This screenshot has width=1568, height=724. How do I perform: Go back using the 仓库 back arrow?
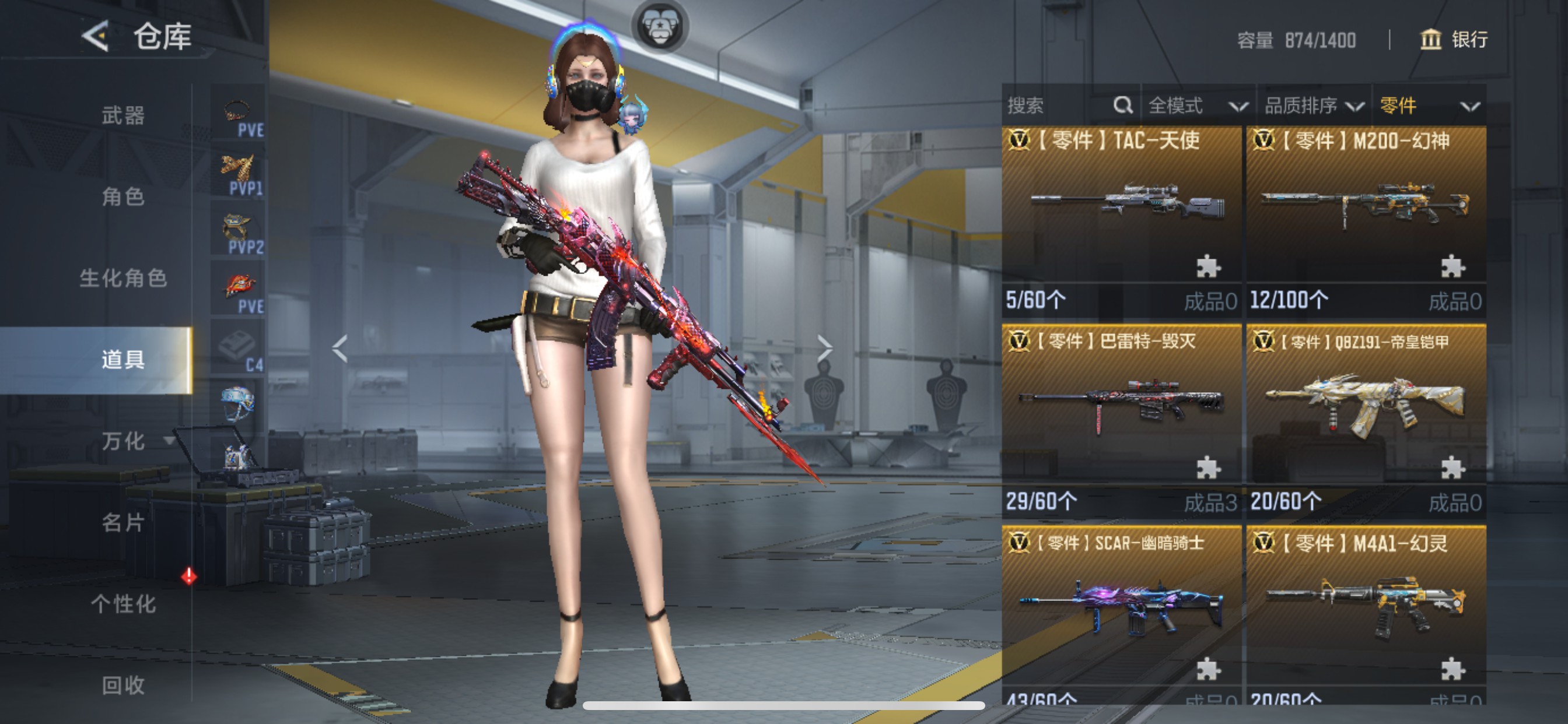96,37
